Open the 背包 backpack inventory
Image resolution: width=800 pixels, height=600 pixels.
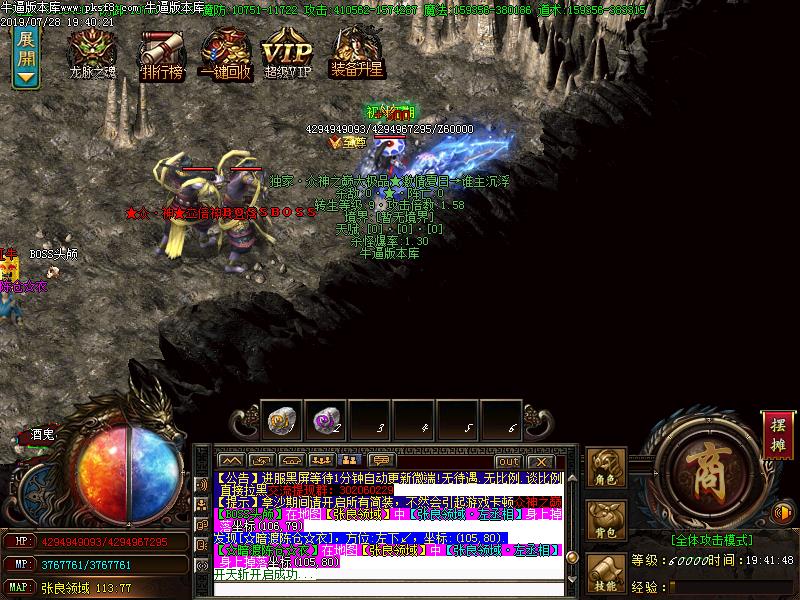pos(606,520)
